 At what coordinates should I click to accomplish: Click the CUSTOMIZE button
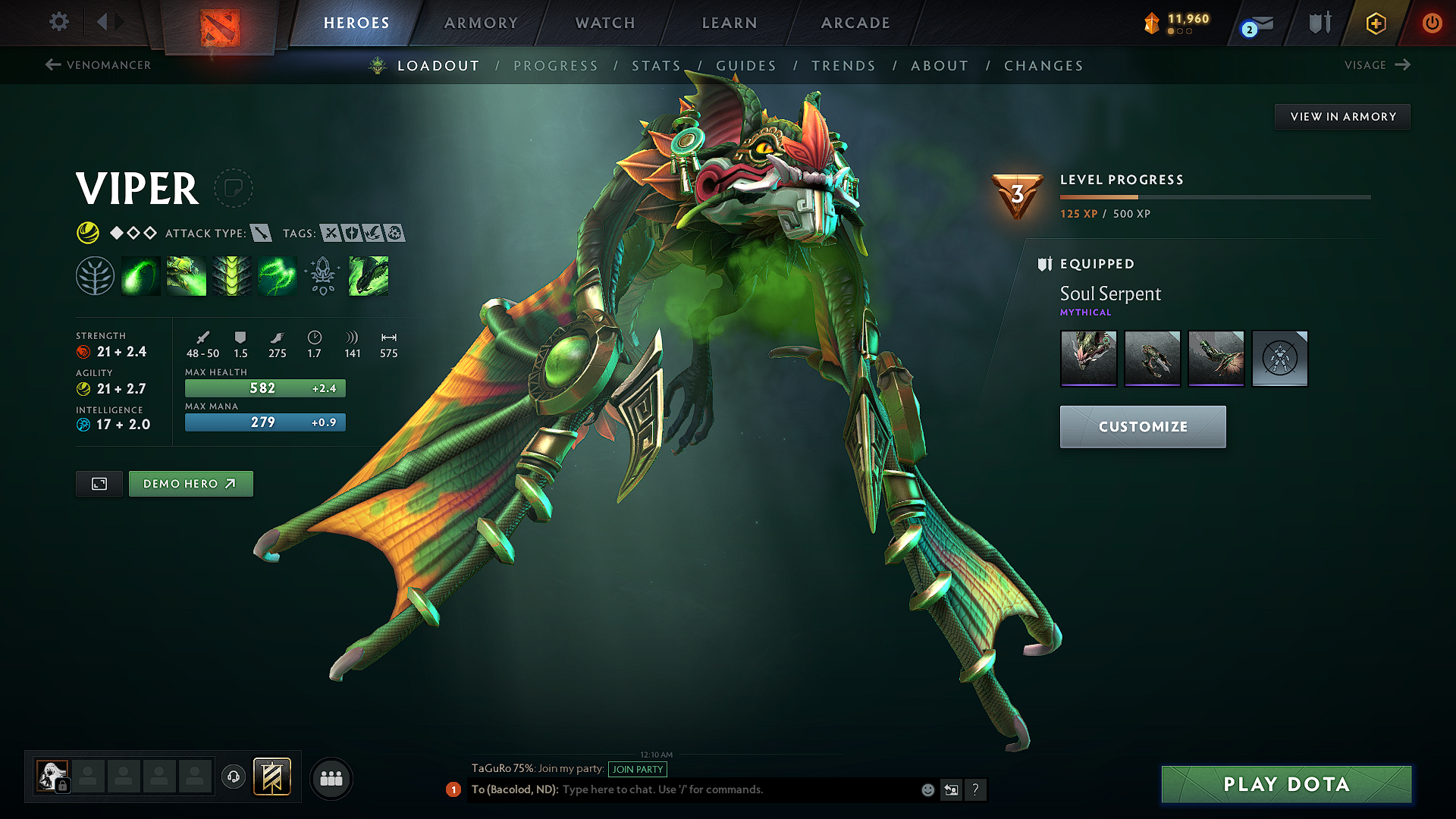coord(1142,426)
